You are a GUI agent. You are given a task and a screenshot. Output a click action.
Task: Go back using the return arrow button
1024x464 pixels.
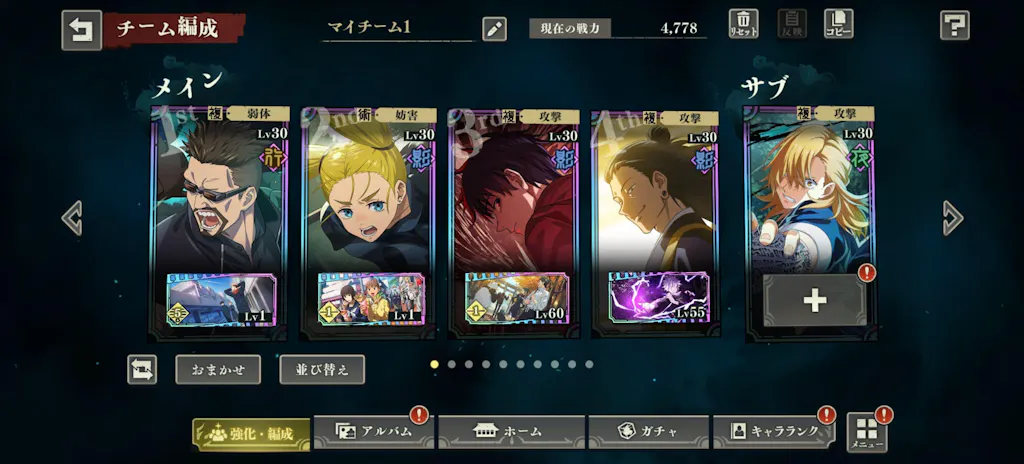point(81,30)
